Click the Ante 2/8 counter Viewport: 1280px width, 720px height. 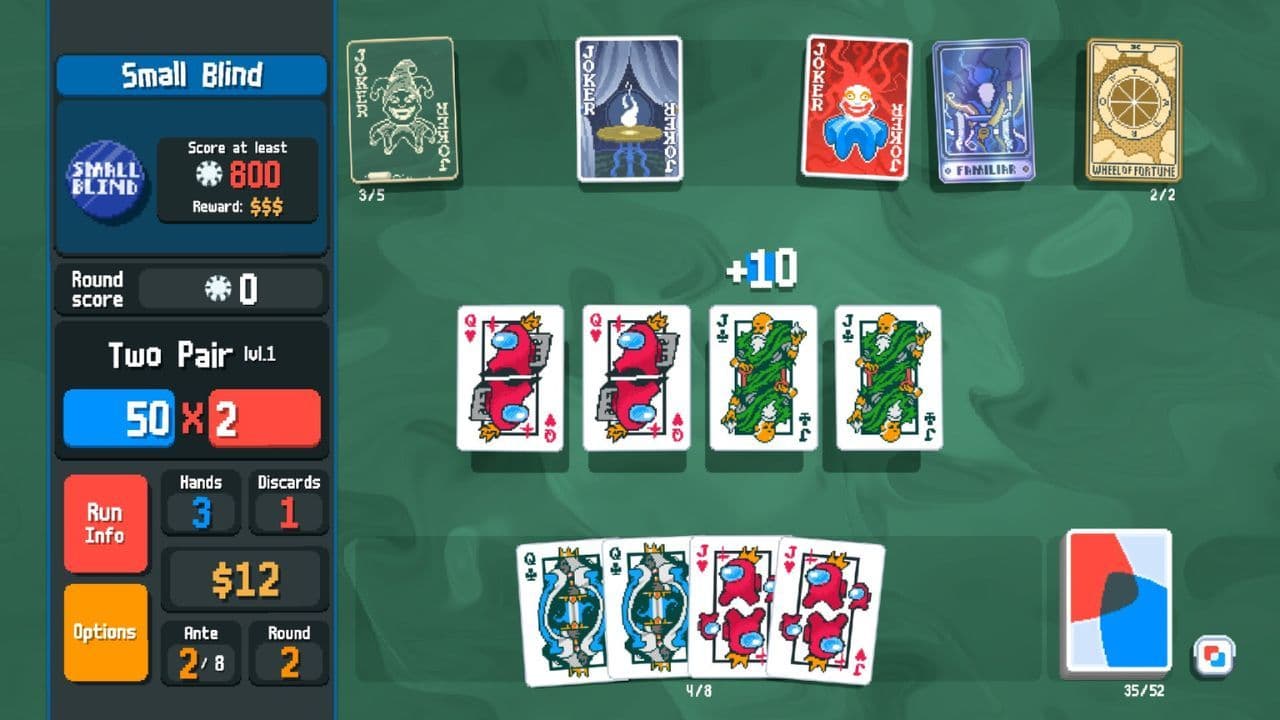200,645
